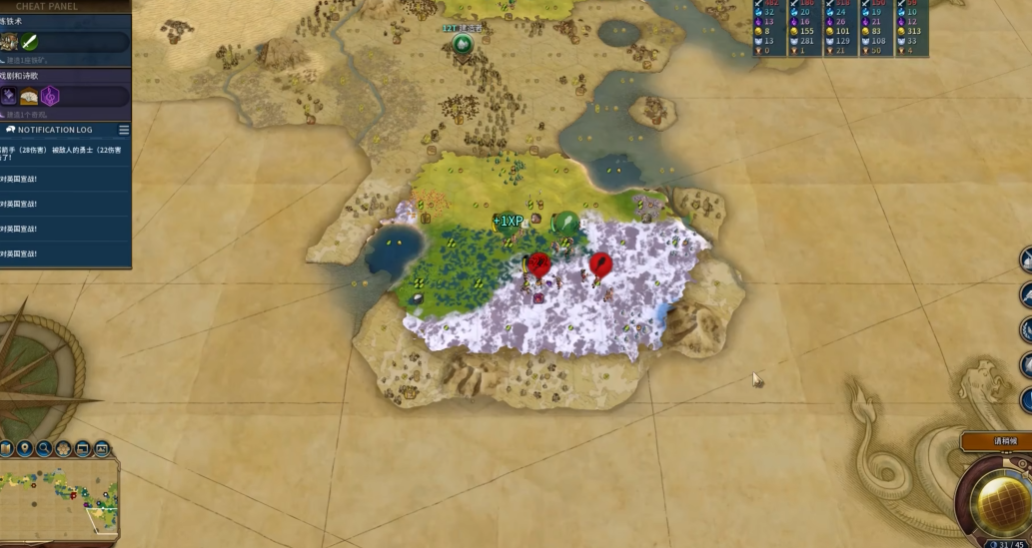
Task: Click the minimap
Action: (62, 498)
